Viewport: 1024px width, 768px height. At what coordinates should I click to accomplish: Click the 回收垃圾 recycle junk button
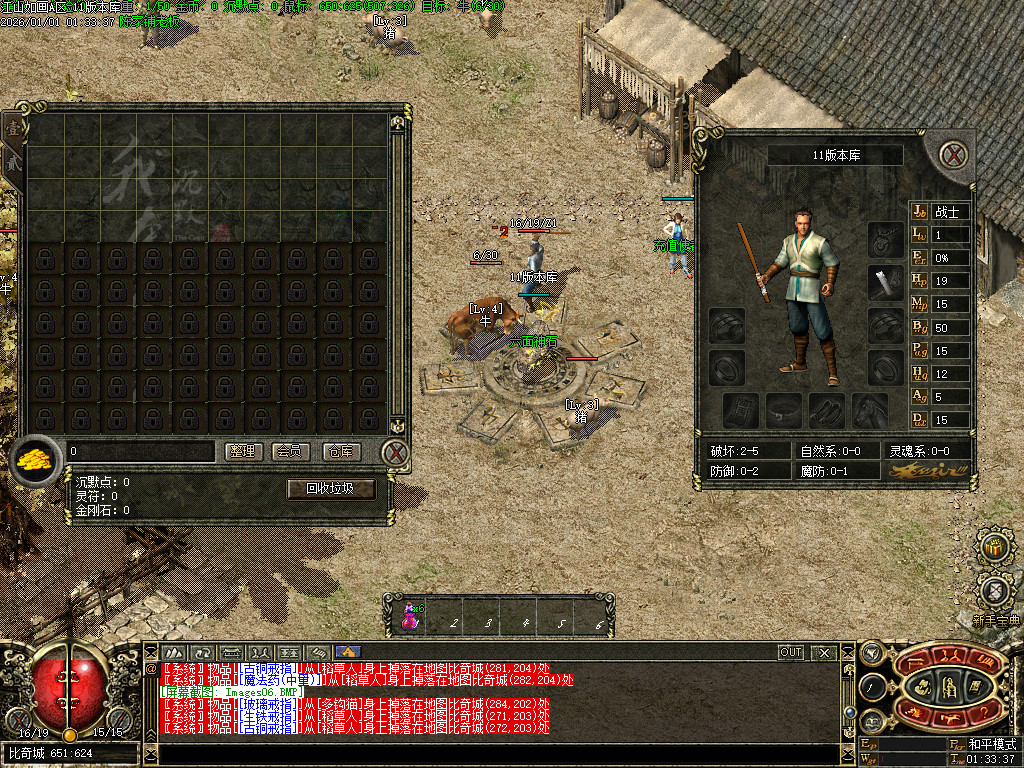(x=331, y=489)
